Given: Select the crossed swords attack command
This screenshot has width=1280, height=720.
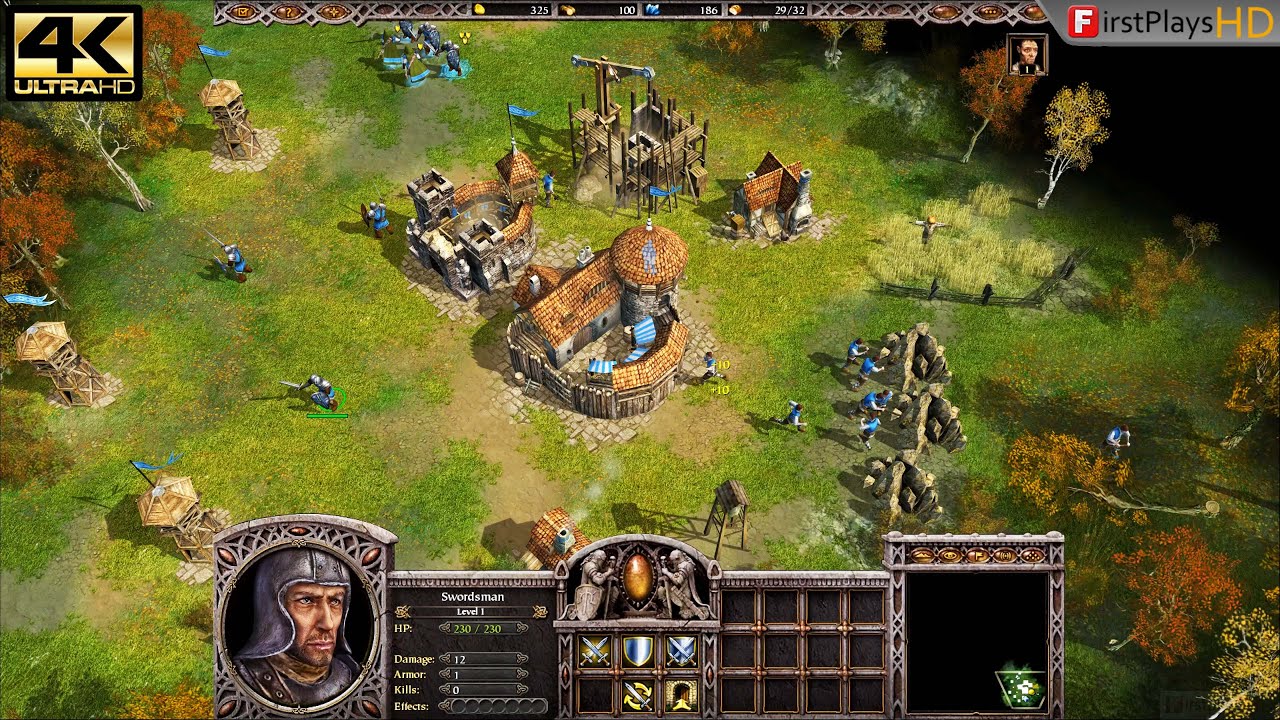Looking at the screenshot, I should pyautogui.click(x=595, y=652).
